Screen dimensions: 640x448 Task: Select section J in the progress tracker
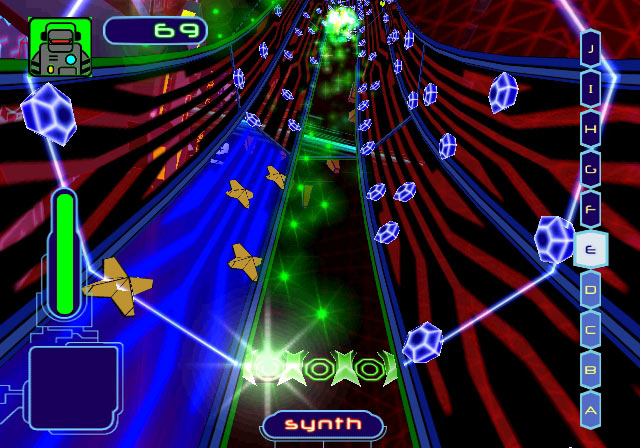coord(591,47)
